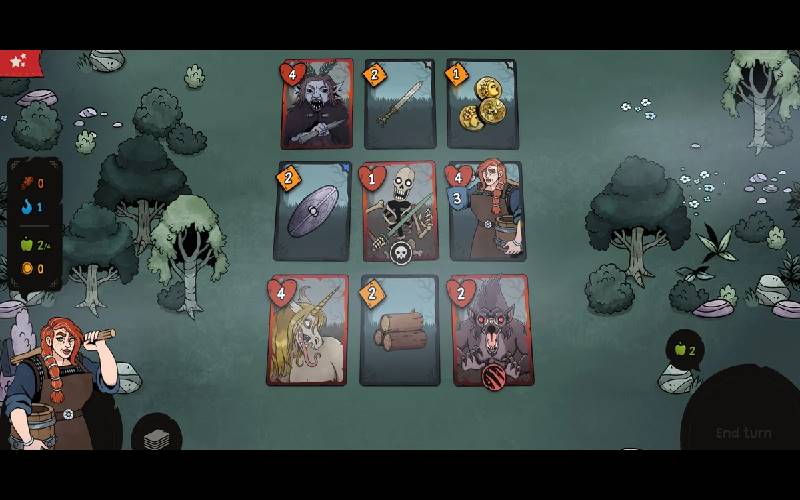This screenshot has height=500, width=800.
Task: Select the masked enemy holding a knife
Action: click(x=318, y=104)
